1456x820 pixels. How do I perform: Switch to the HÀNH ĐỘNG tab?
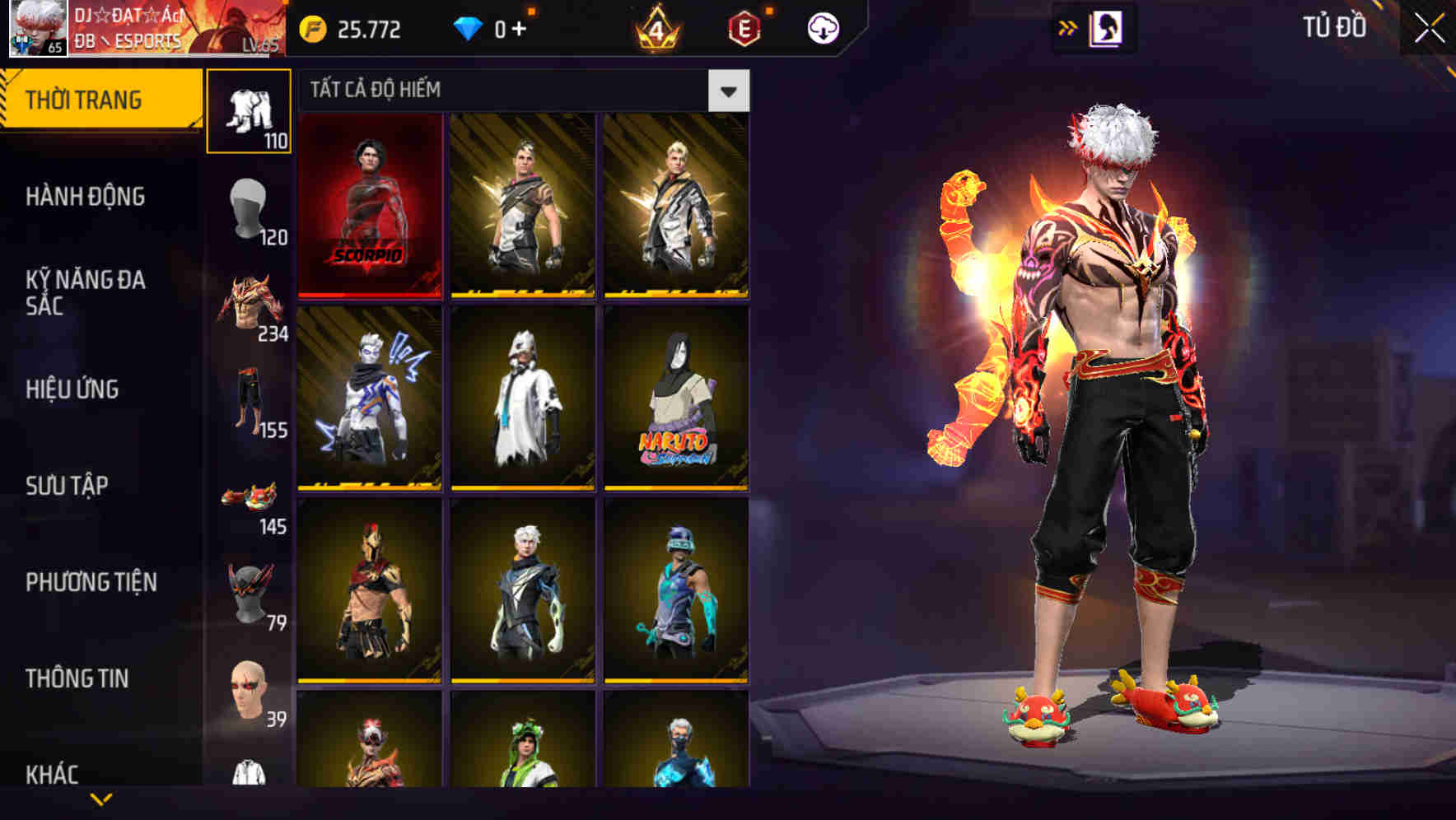tap(85, 198)
